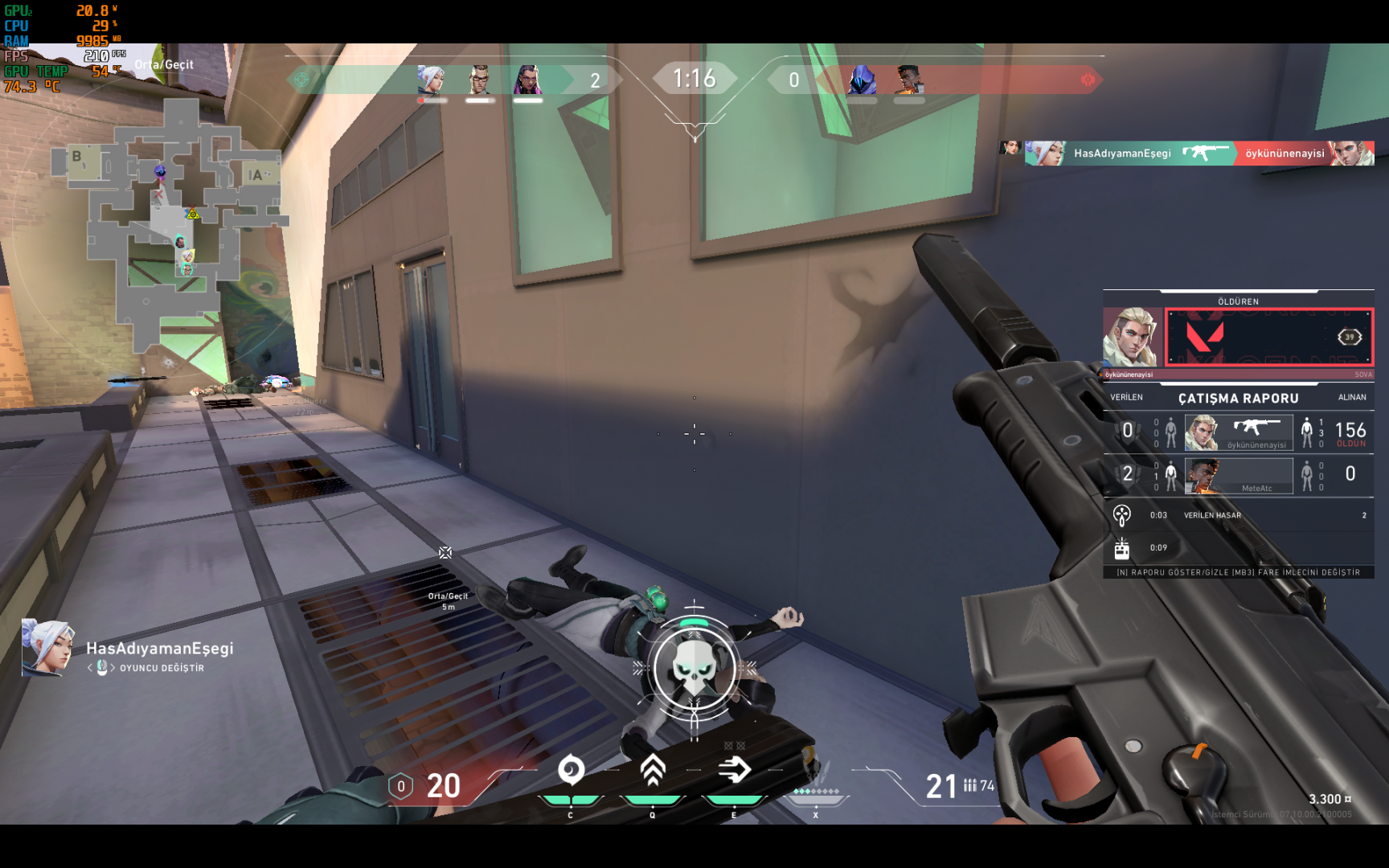Select the glasses-wearing agent portrait in the top bar
Screen dimensions: 1389x868
coord(480,80)
